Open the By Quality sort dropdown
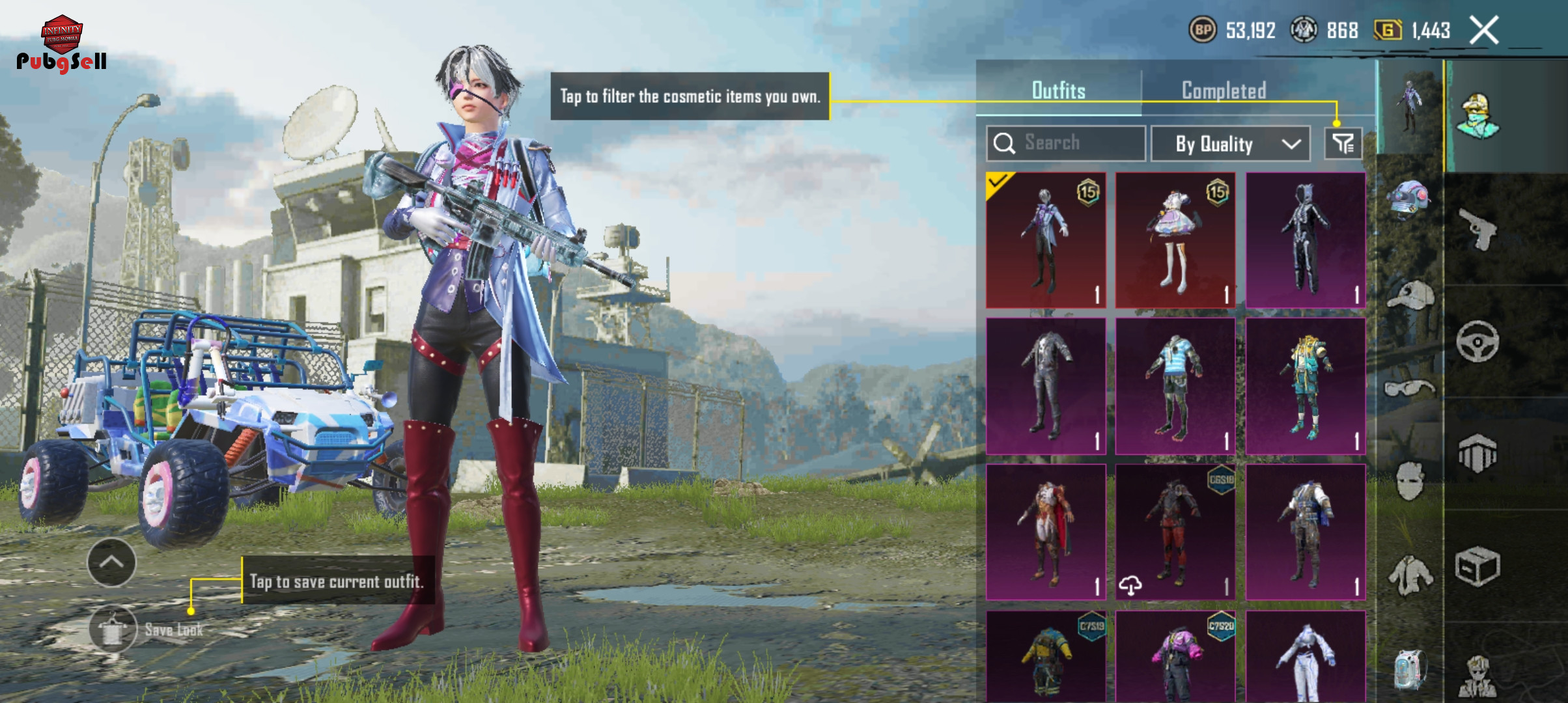Viewport: 1568px width, 703px height. pyautogui.click(x=1230, y=144)
